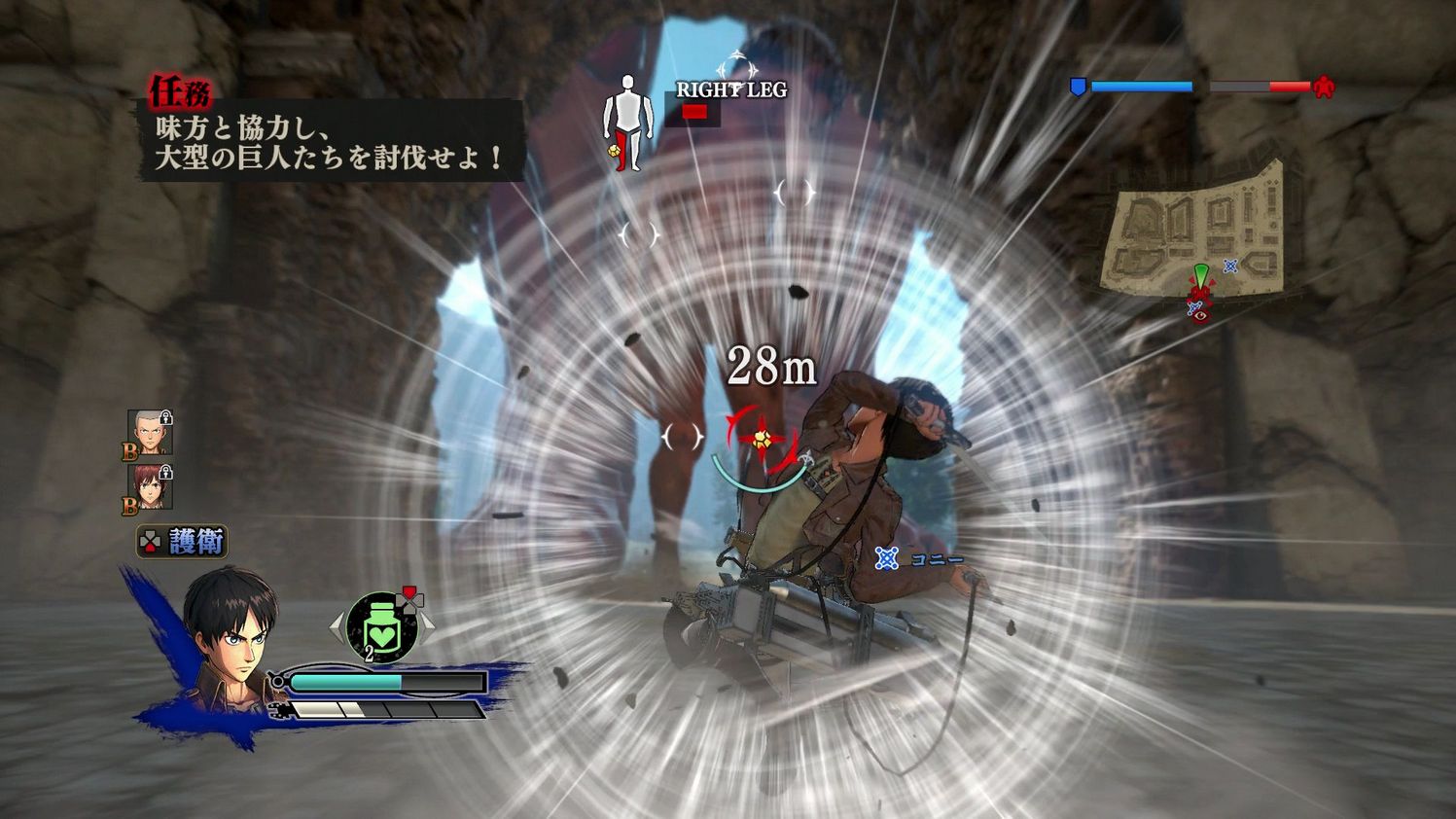Toggle the lock icon on the top ally portrait
Viewport: 1456px width, 819px height.
click(164, 417)
